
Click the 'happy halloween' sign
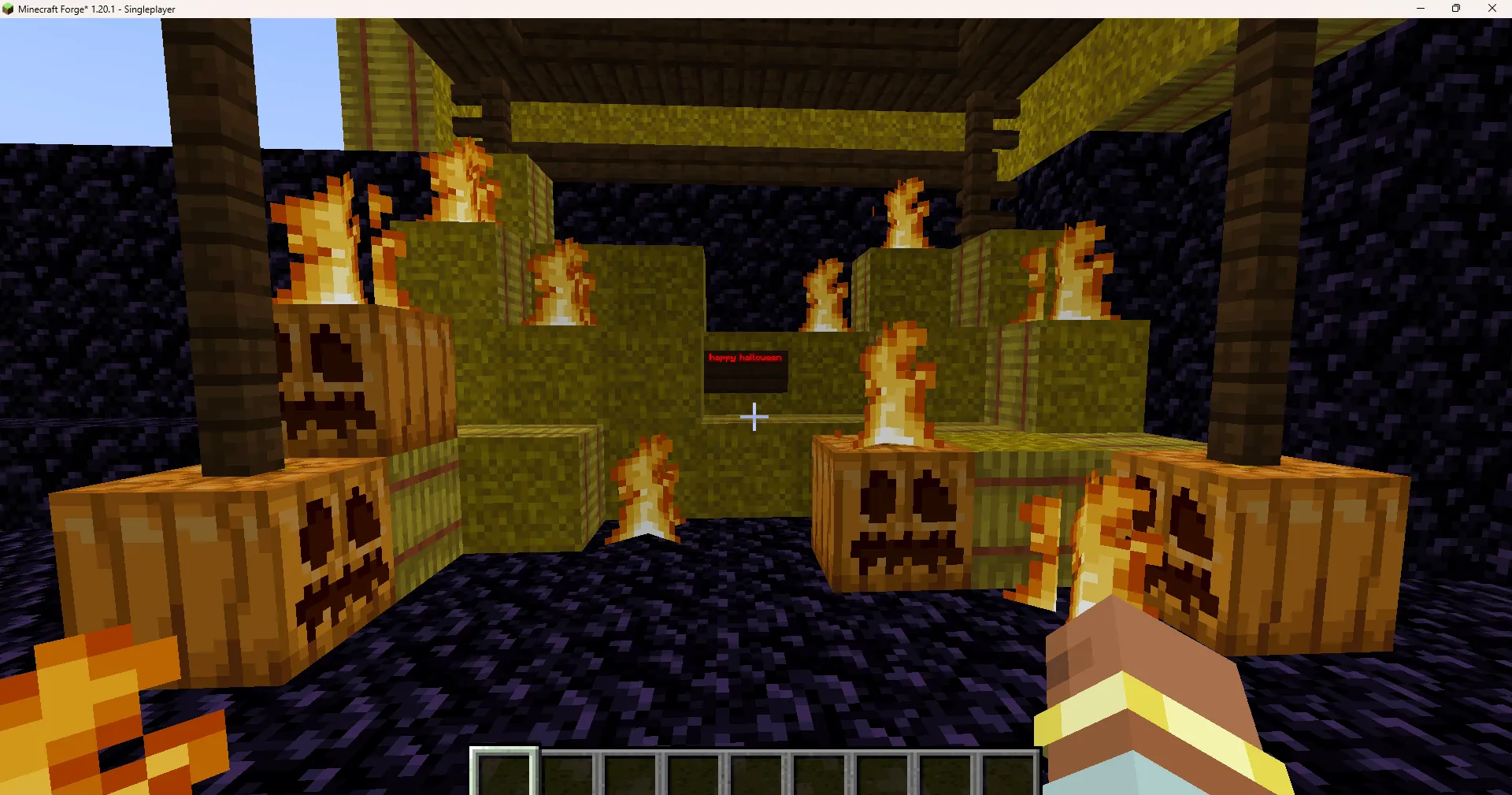745,369
